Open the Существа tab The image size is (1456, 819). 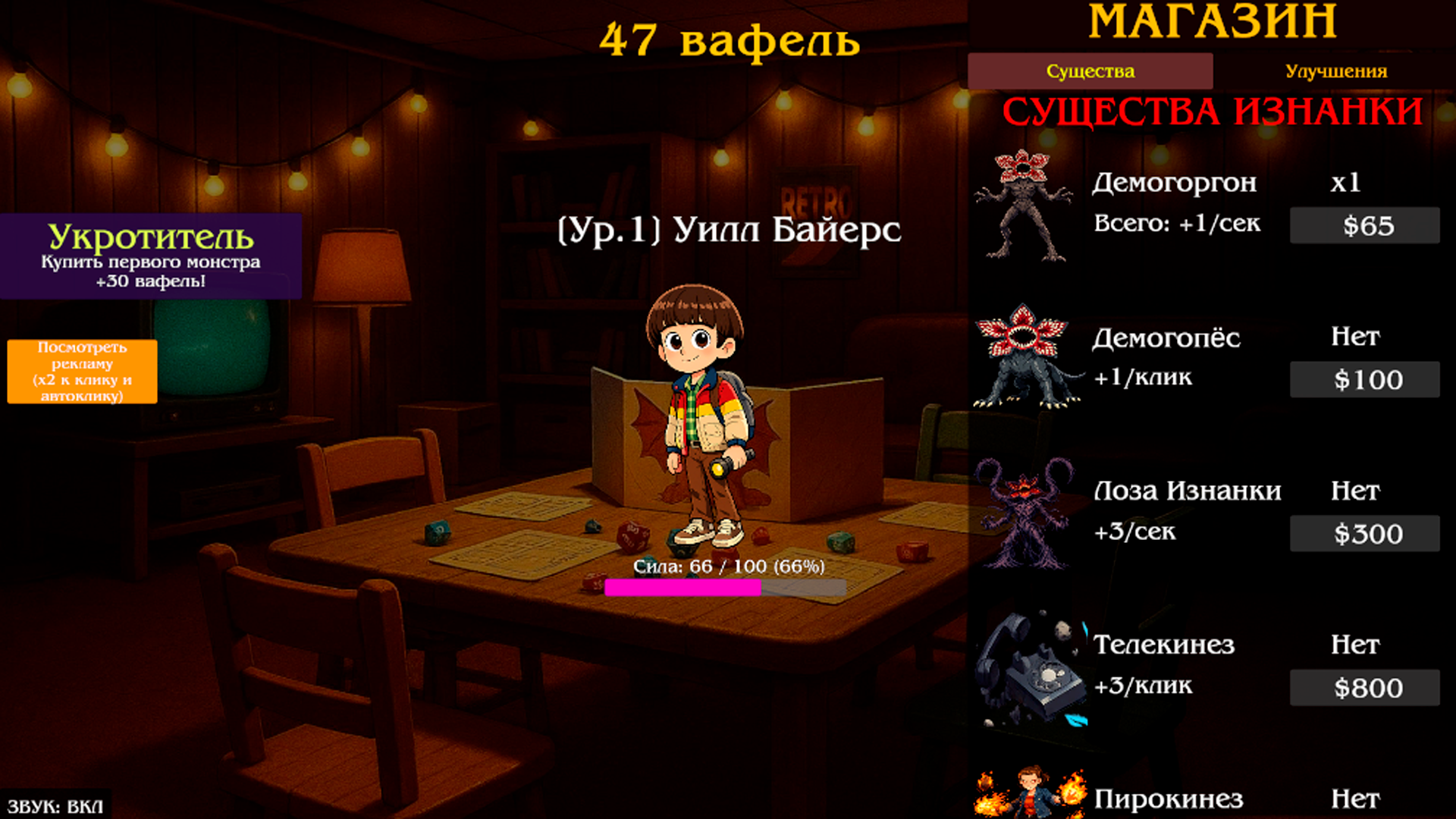click(1090, 71)
